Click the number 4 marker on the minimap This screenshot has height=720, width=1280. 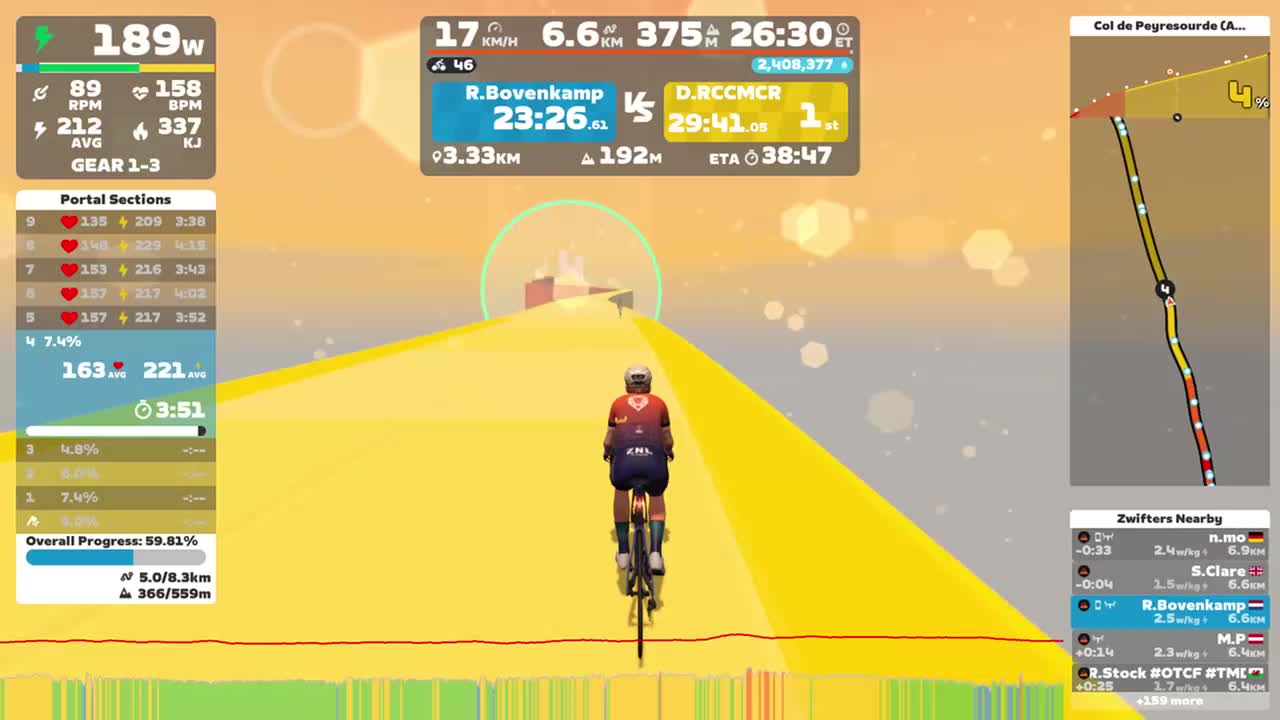pos(1164,289)
